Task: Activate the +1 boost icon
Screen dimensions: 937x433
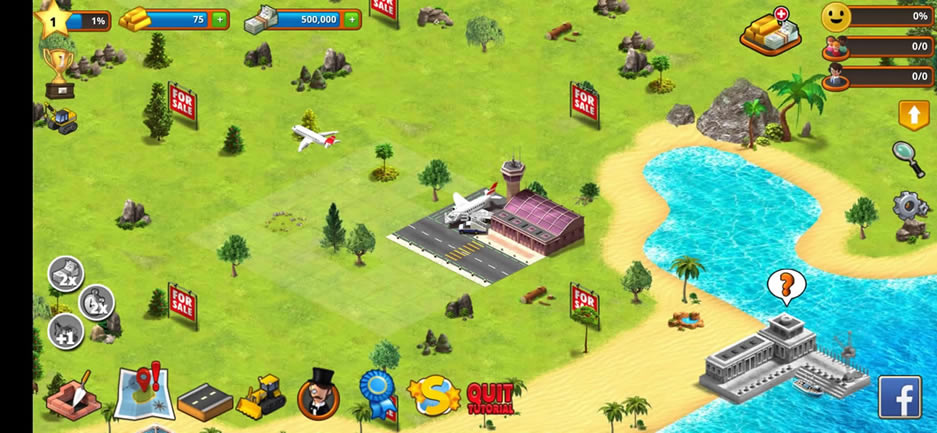Action: [x=65, y=331]
